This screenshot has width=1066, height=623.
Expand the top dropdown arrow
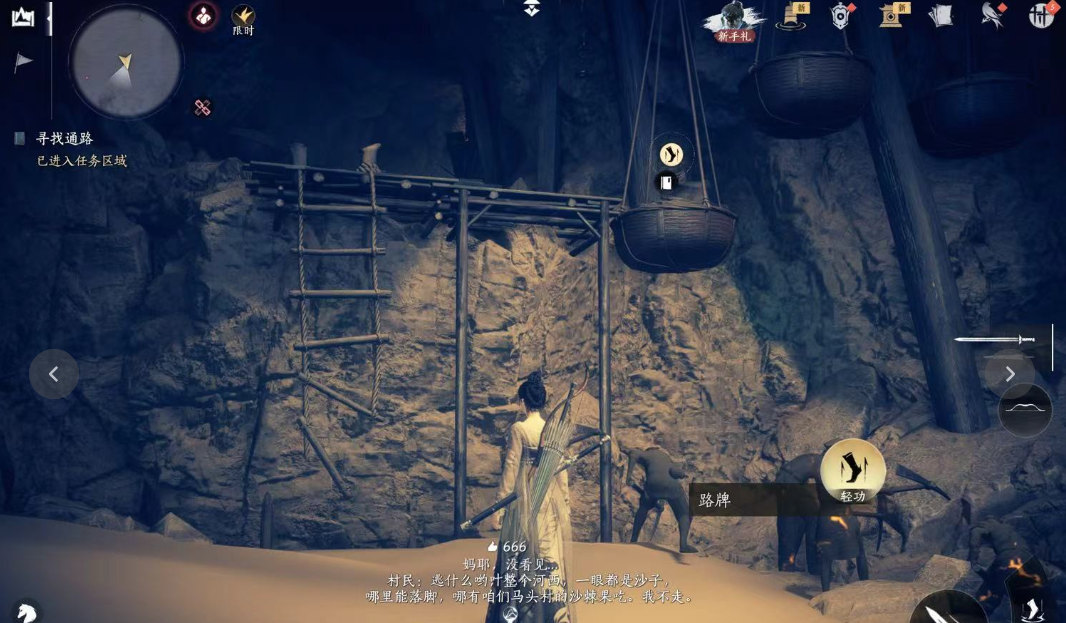532,9
